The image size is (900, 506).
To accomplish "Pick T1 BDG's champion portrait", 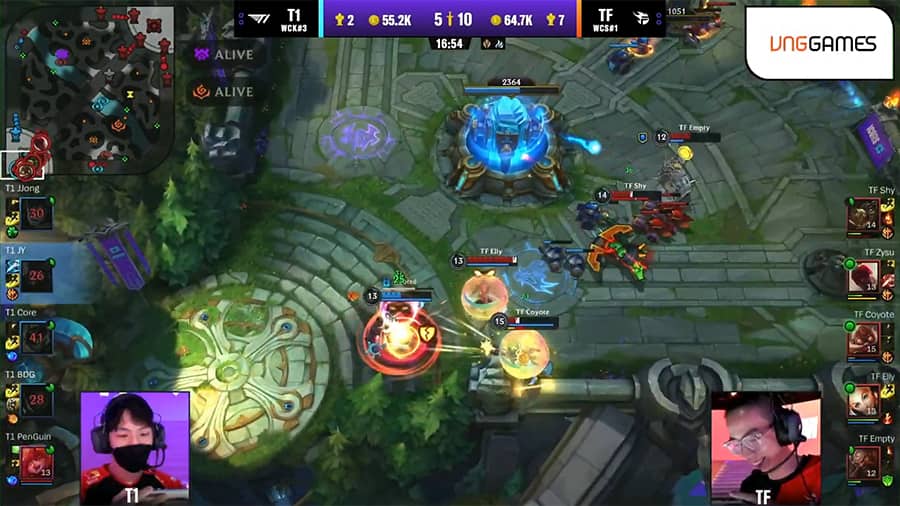I will pyautogui.click(x=37, y=401).
